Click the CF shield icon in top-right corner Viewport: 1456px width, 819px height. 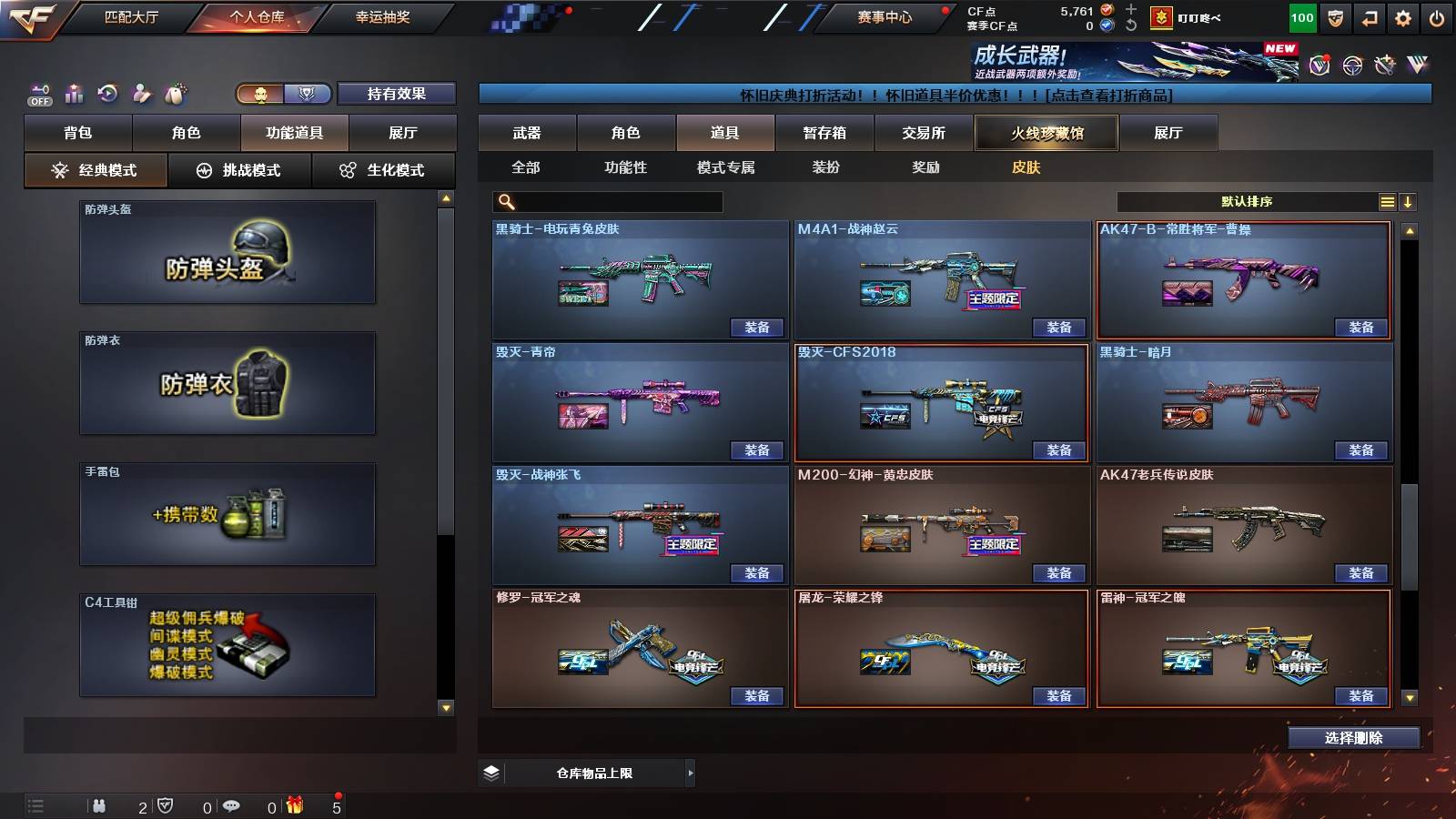pyautogui.click(x=1335, y=16)
